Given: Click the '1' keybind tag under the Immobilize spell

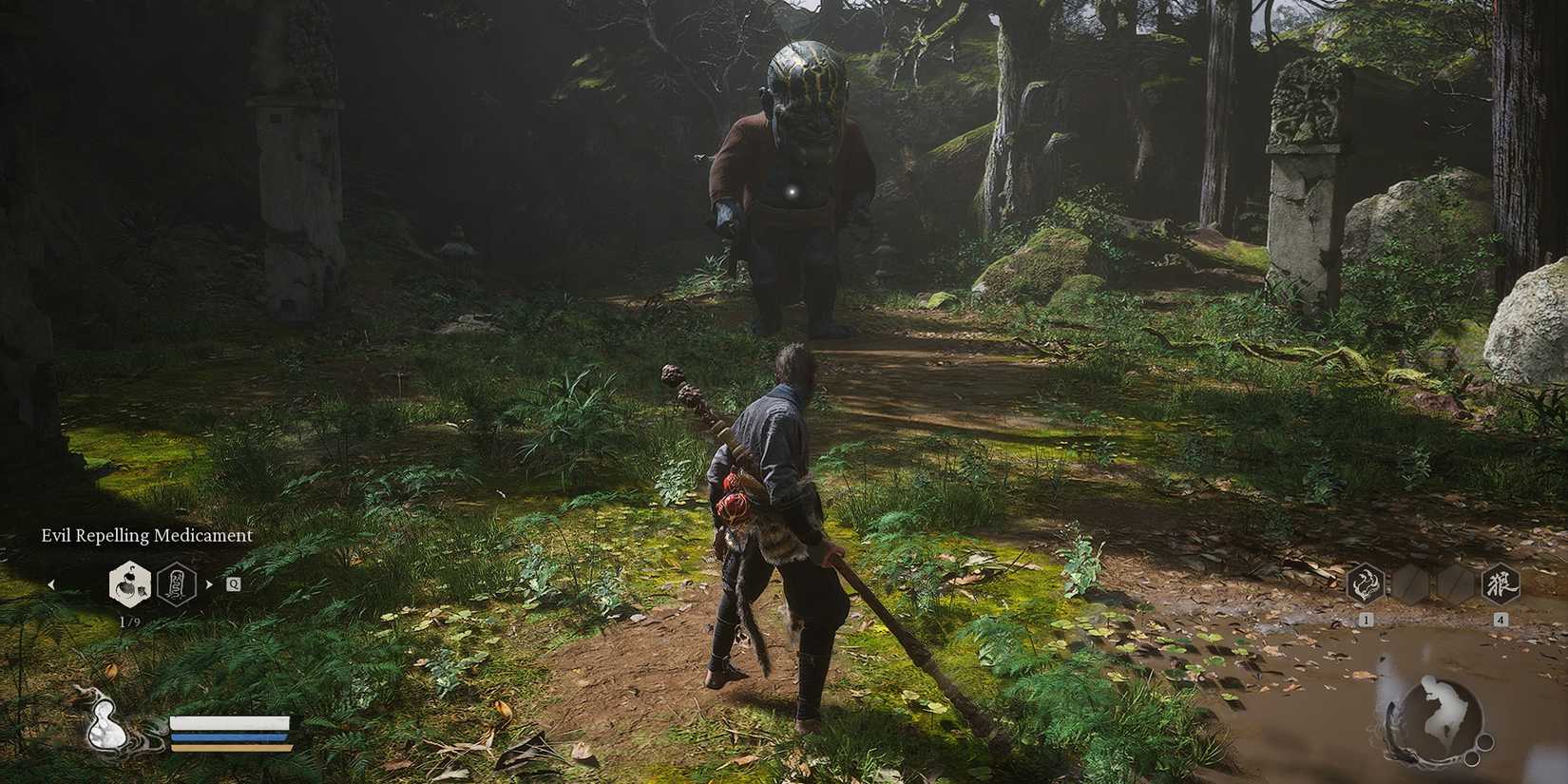Looking at the screenshot, I should [x=1366, y=619].
